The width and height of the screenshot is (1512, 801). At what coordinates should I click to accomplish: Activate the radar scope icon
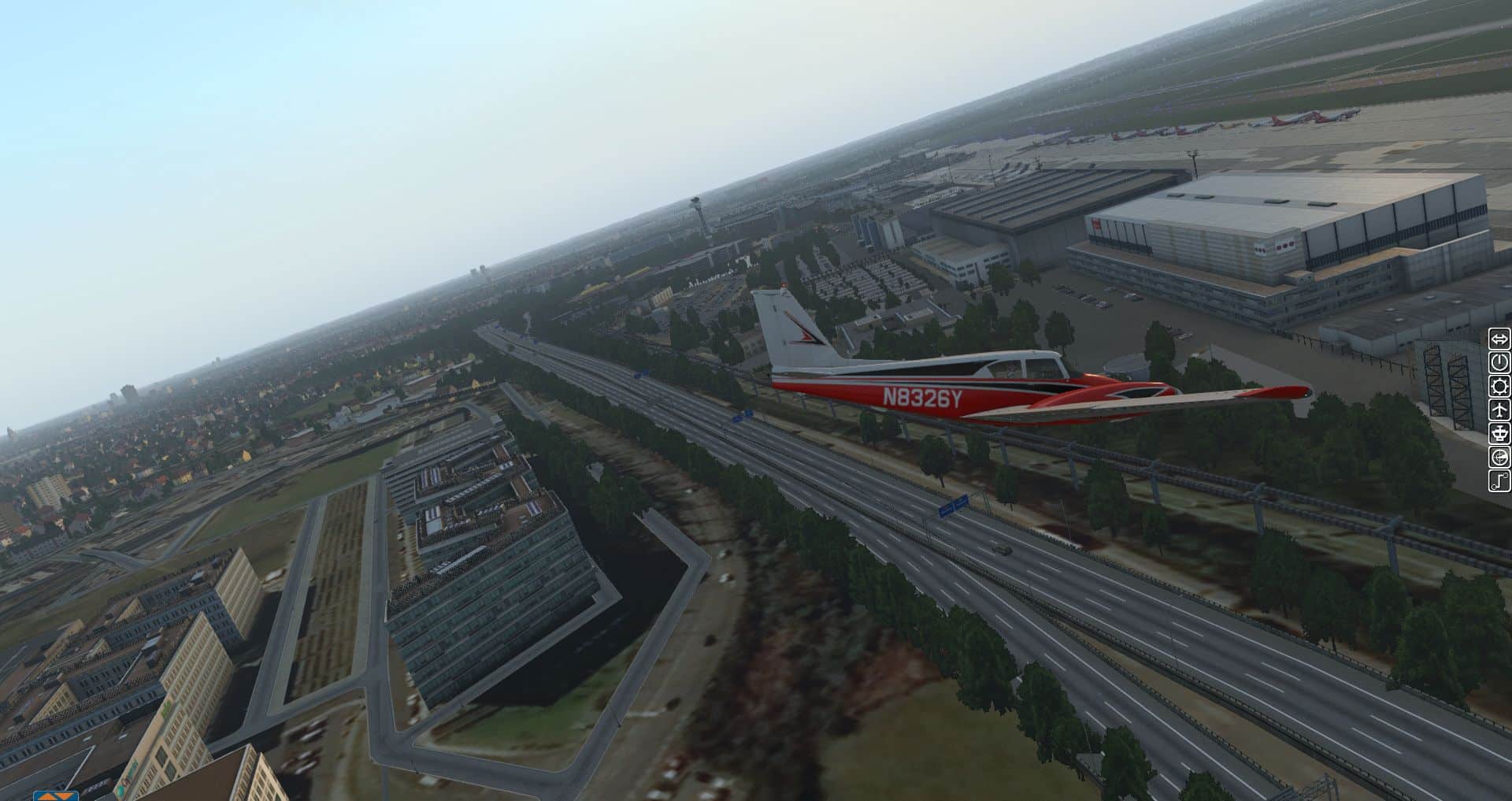[x=1499, y=457]
